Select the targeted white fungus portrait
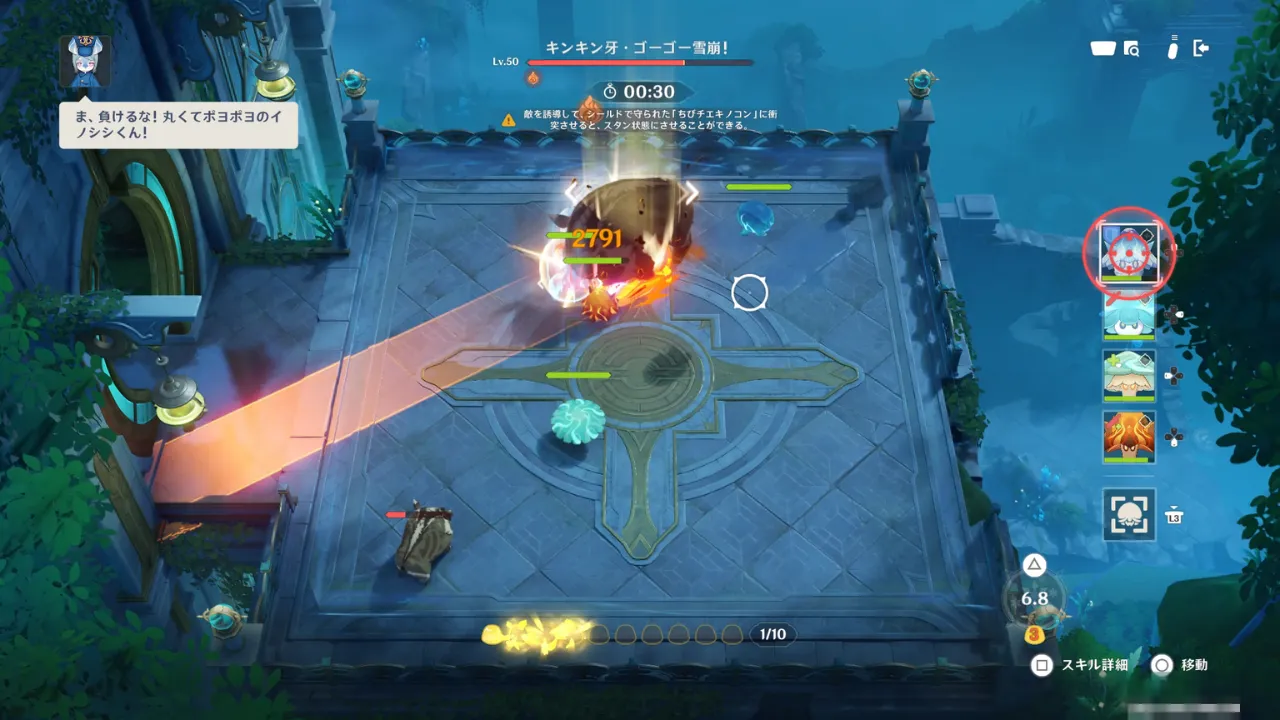 pyautogui.click(x=1128, y=252)
